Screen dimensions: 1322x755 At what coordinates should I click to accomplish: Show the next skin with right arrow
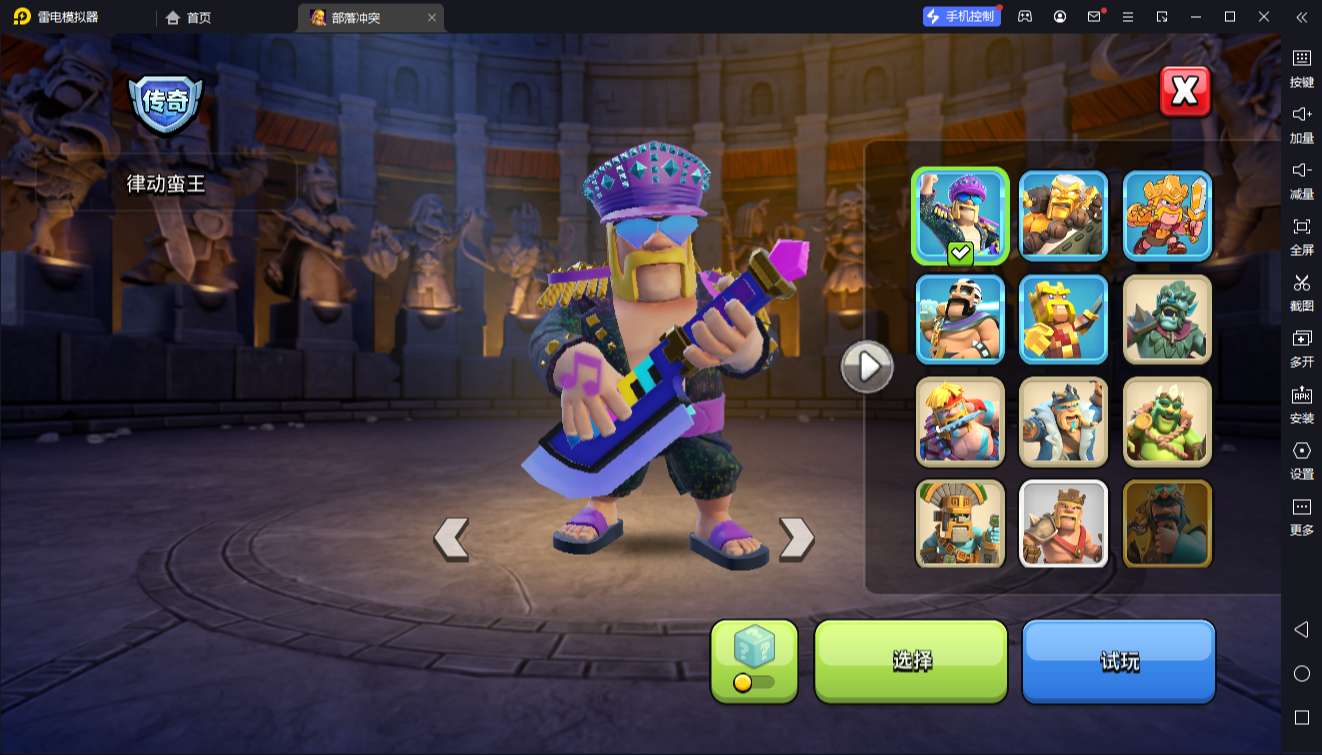[x=796, y=539]
